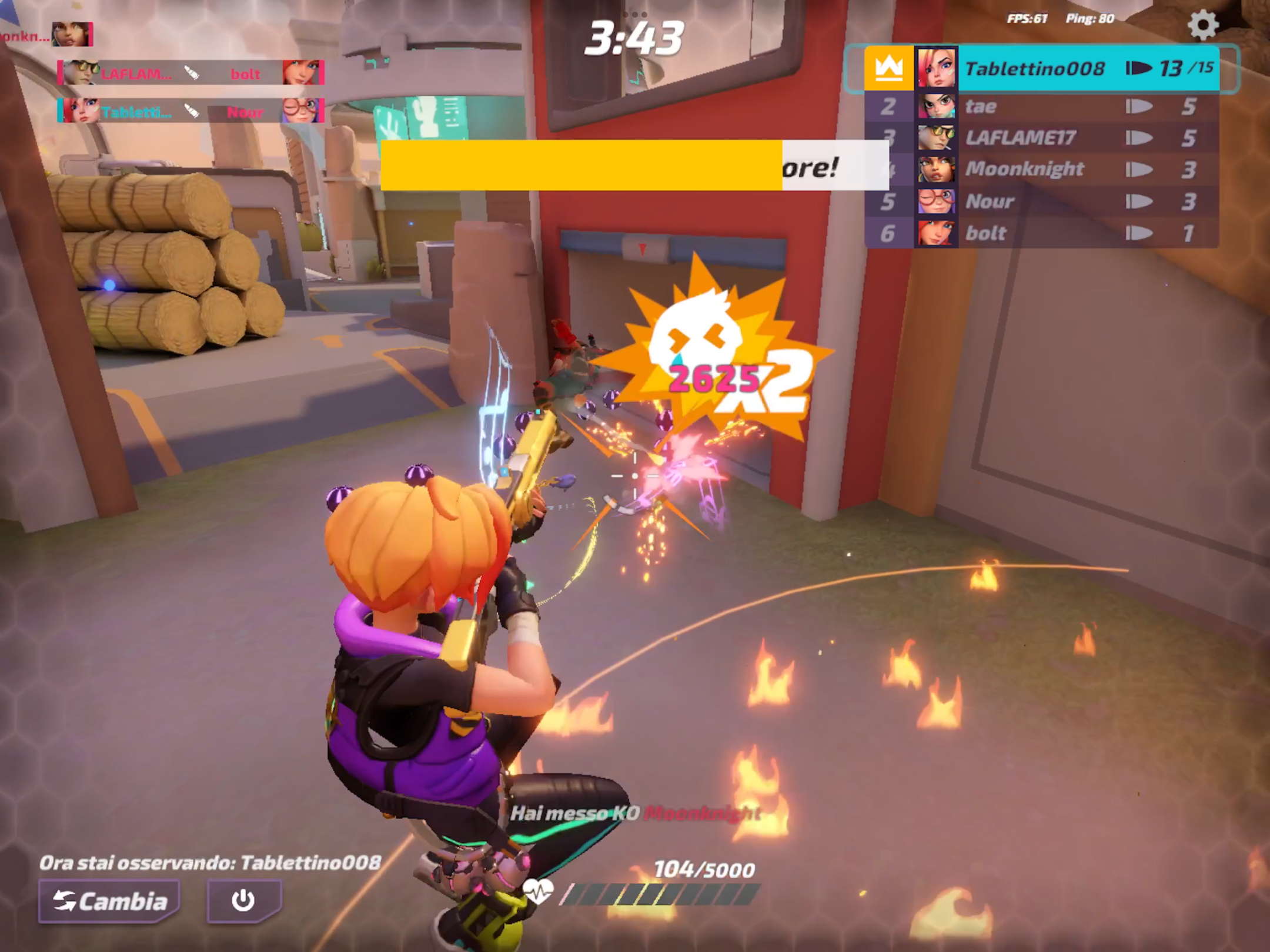The image size is (1270, 952).
Task: Select Tablettino008 row in the leaderboard
Action: point(1041,69)
